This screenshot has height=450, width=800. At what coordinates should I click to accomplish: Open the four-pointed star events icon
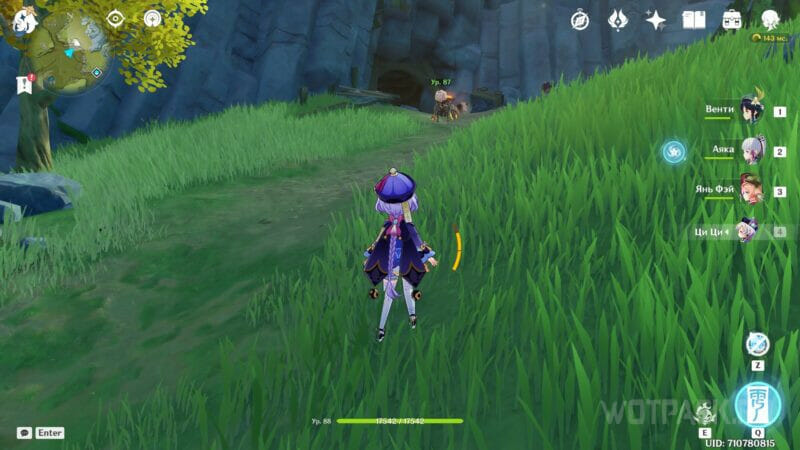[x=656, y=19]
